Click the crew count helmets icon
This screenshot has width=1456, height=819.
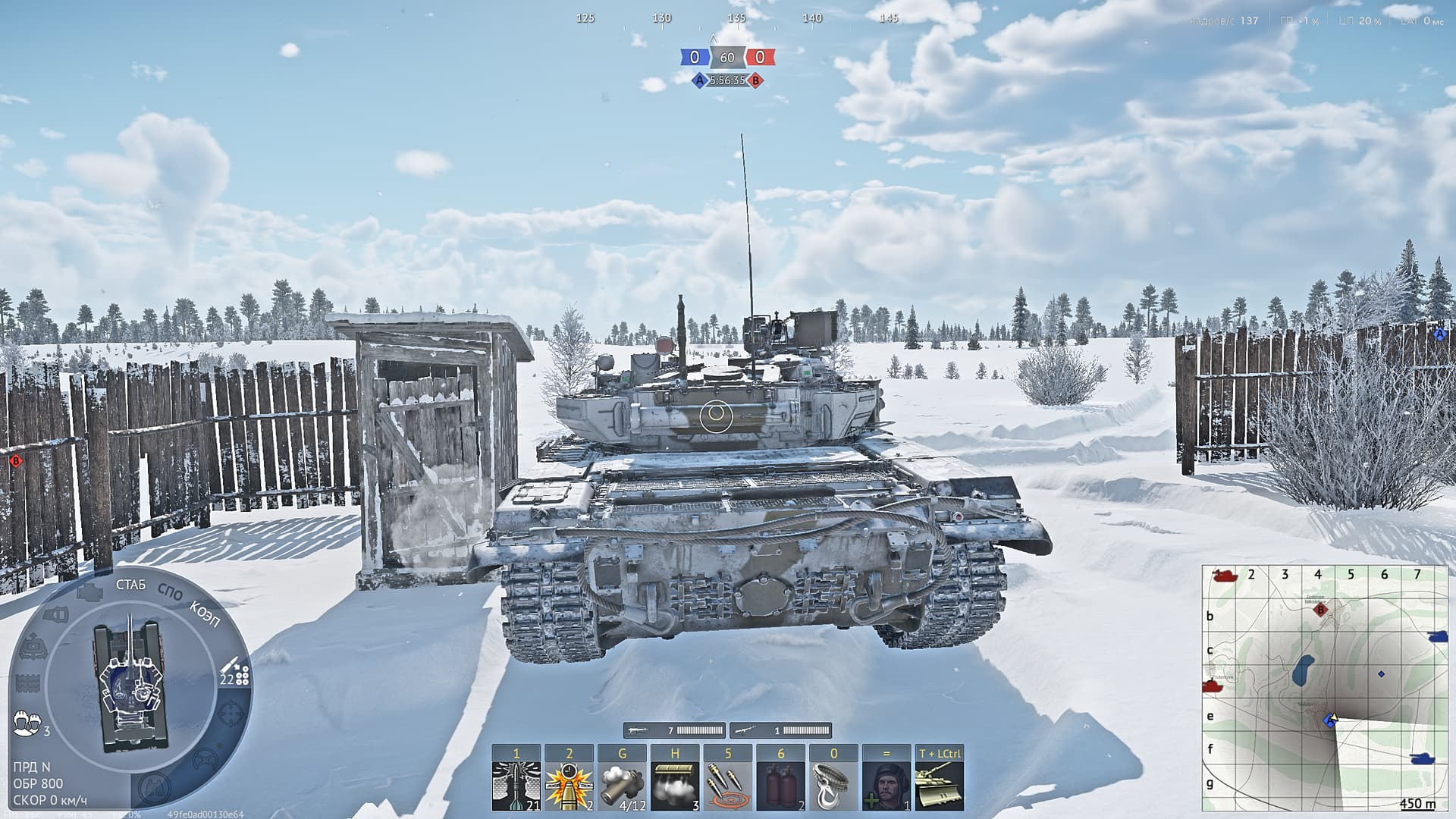coord(27,723)
